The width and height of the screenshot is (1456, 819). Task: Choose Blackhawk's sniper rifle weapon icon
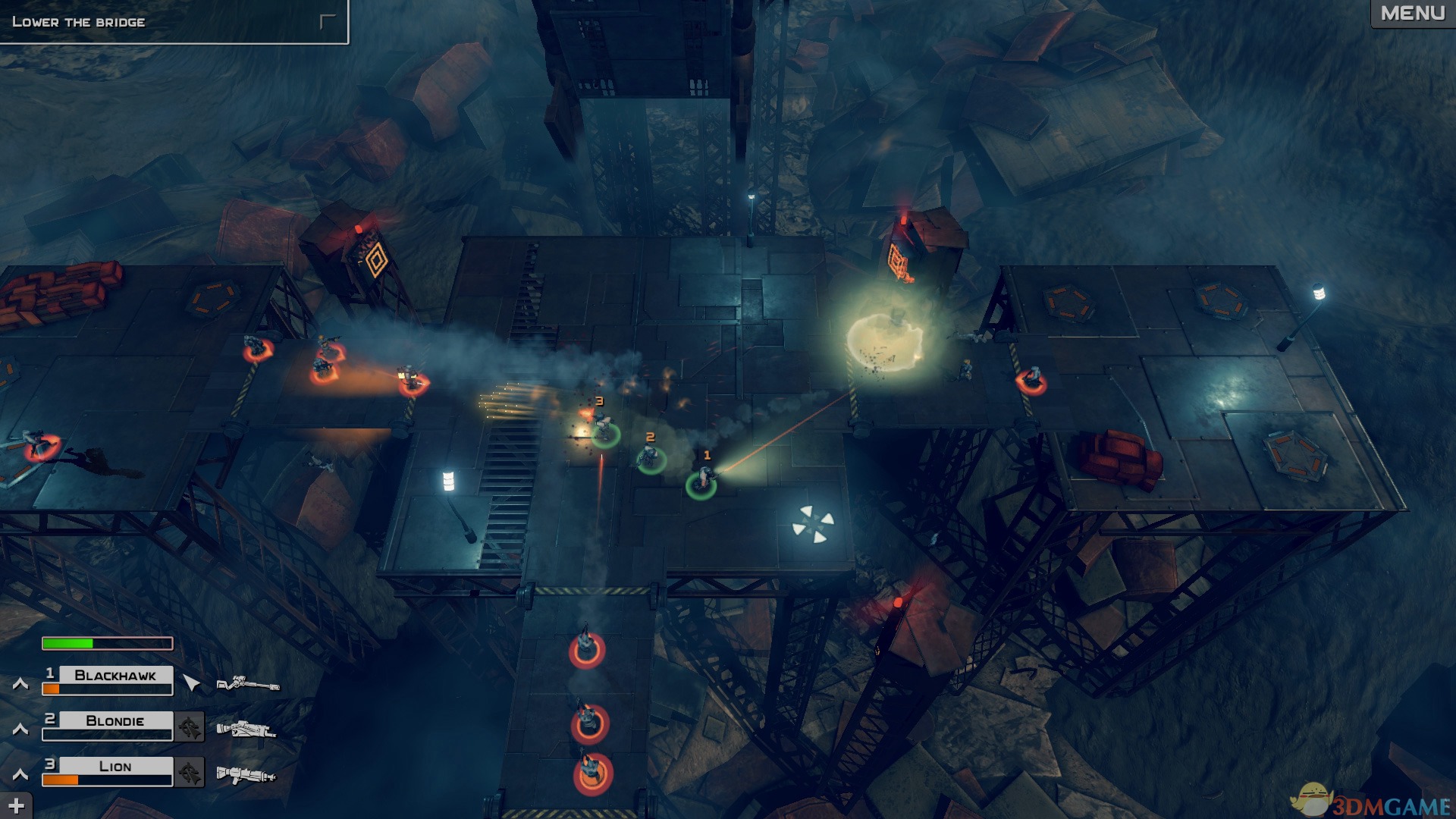point(248,684)
